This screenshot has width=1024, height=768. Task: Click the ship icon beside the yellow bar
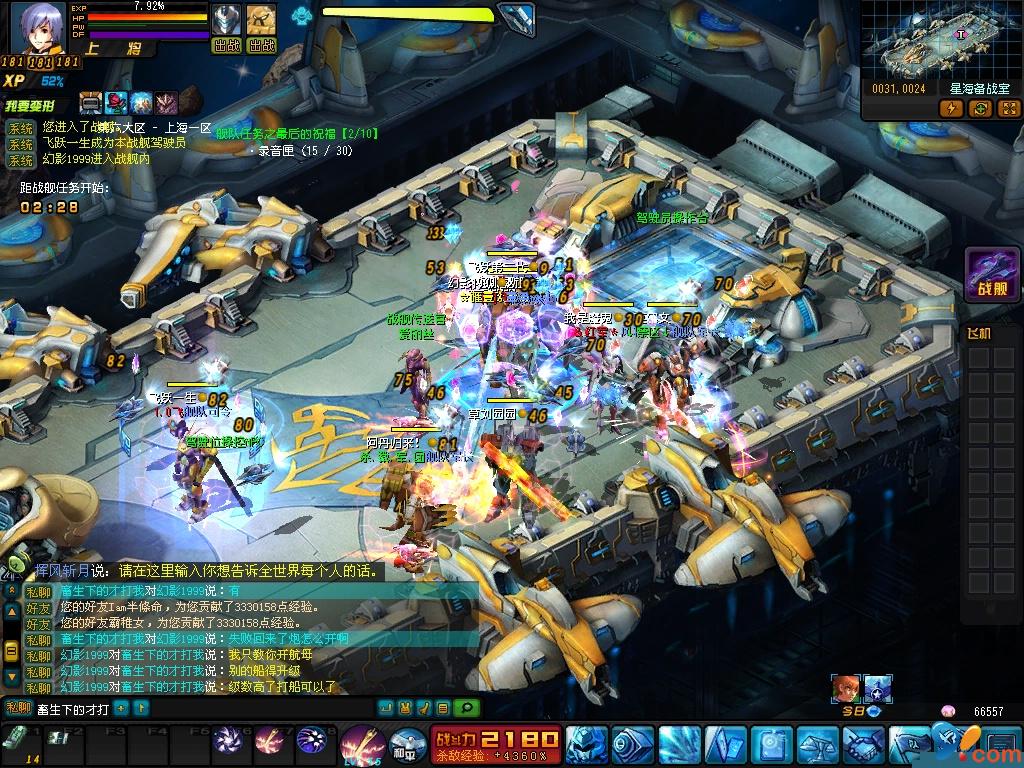[x=515, y=17]
